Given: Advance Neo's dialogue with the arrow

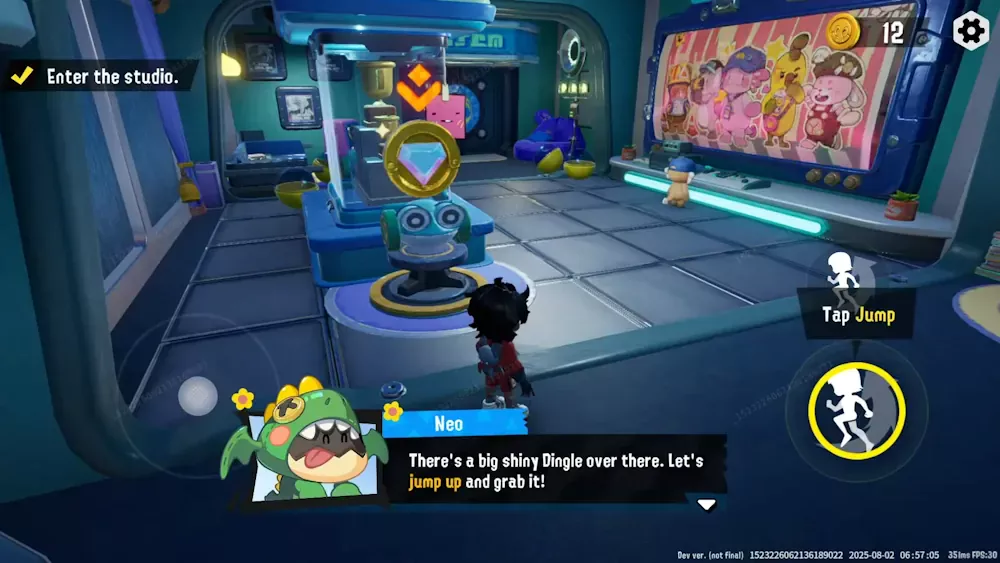Looking at the screenshot, I should tap(706, 504).
